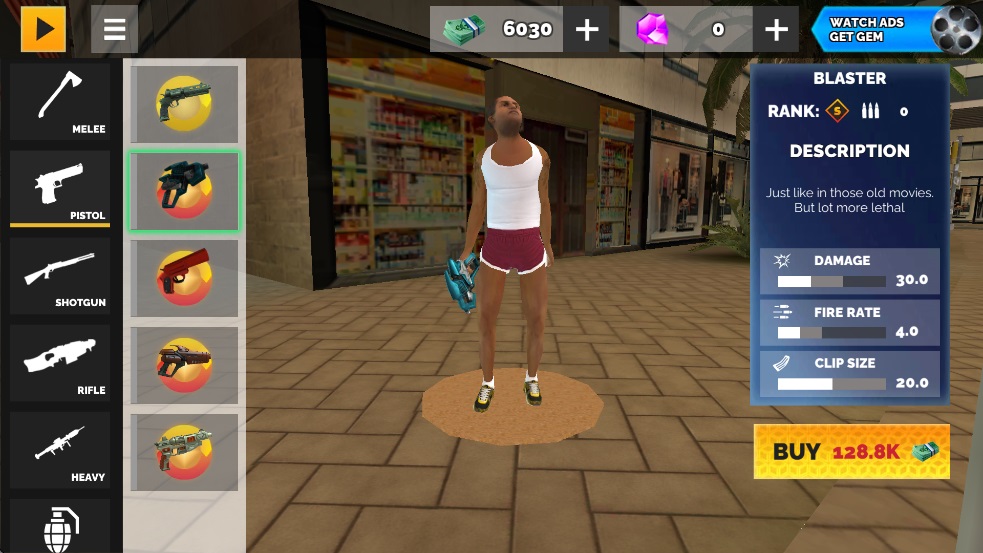Viewport: 983px width, 553px height.
Task: Select the orange and teal raygun thumbnail
Action: tap(183, 452)
